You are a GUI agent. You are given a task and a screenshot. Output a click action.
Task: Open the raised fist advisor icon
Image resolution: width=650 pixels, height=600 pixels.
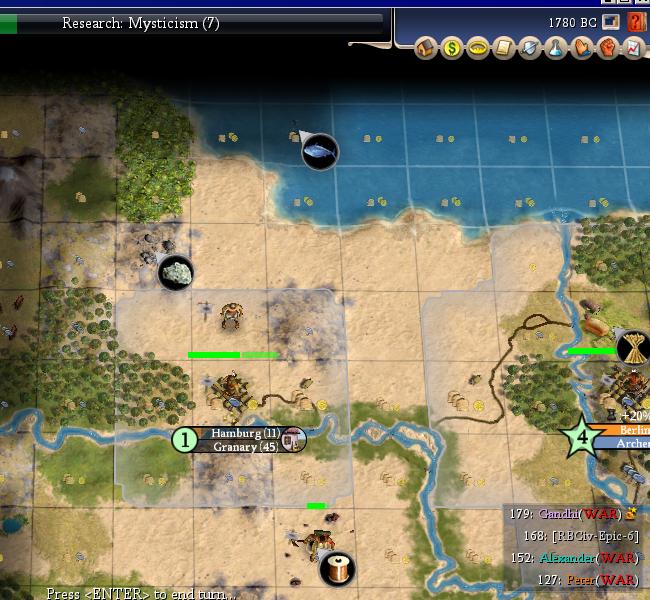click(x=608, y=47)
